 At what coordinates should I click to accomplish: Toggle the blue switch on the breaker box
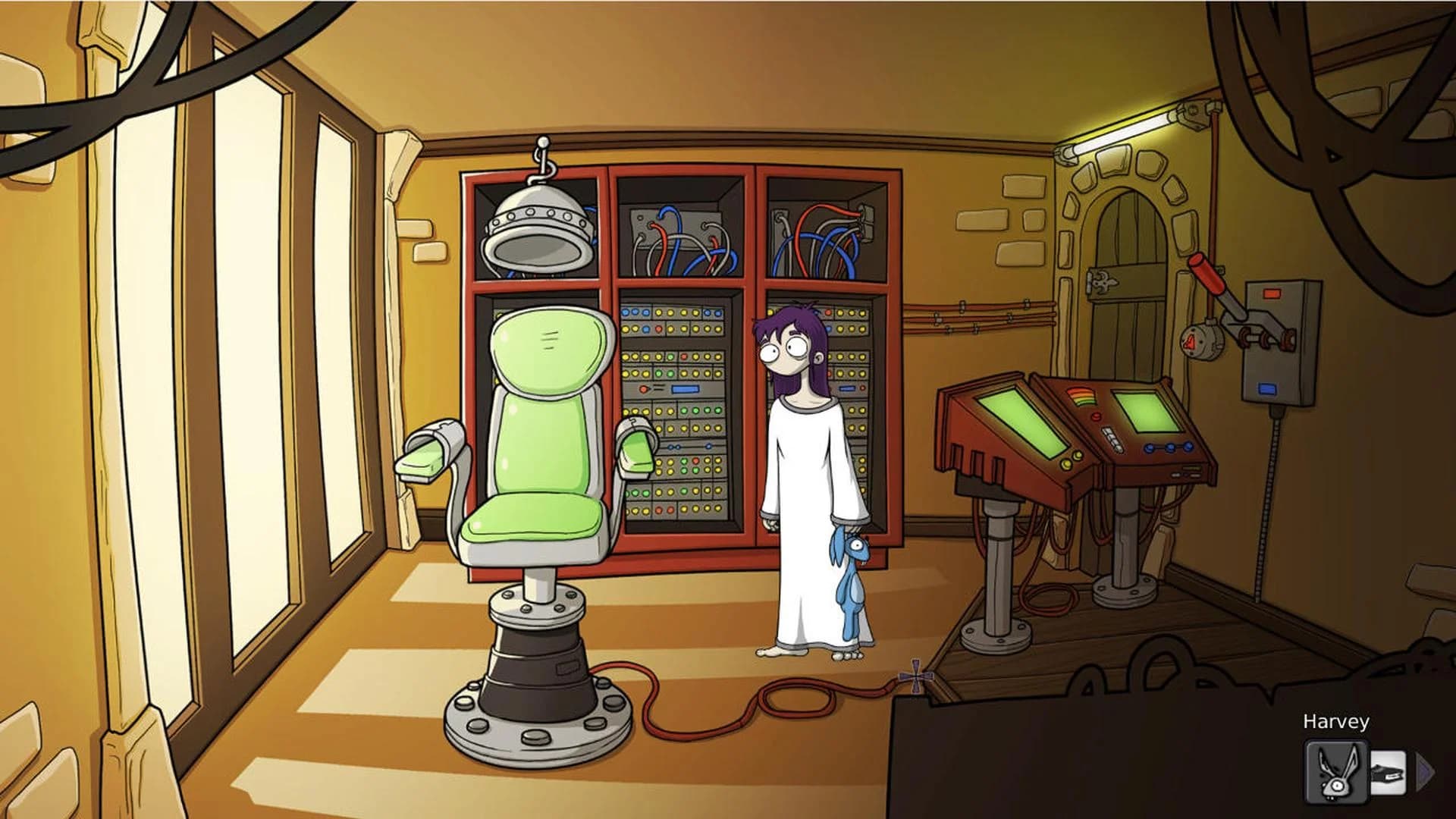click(x=1266, y=389)
